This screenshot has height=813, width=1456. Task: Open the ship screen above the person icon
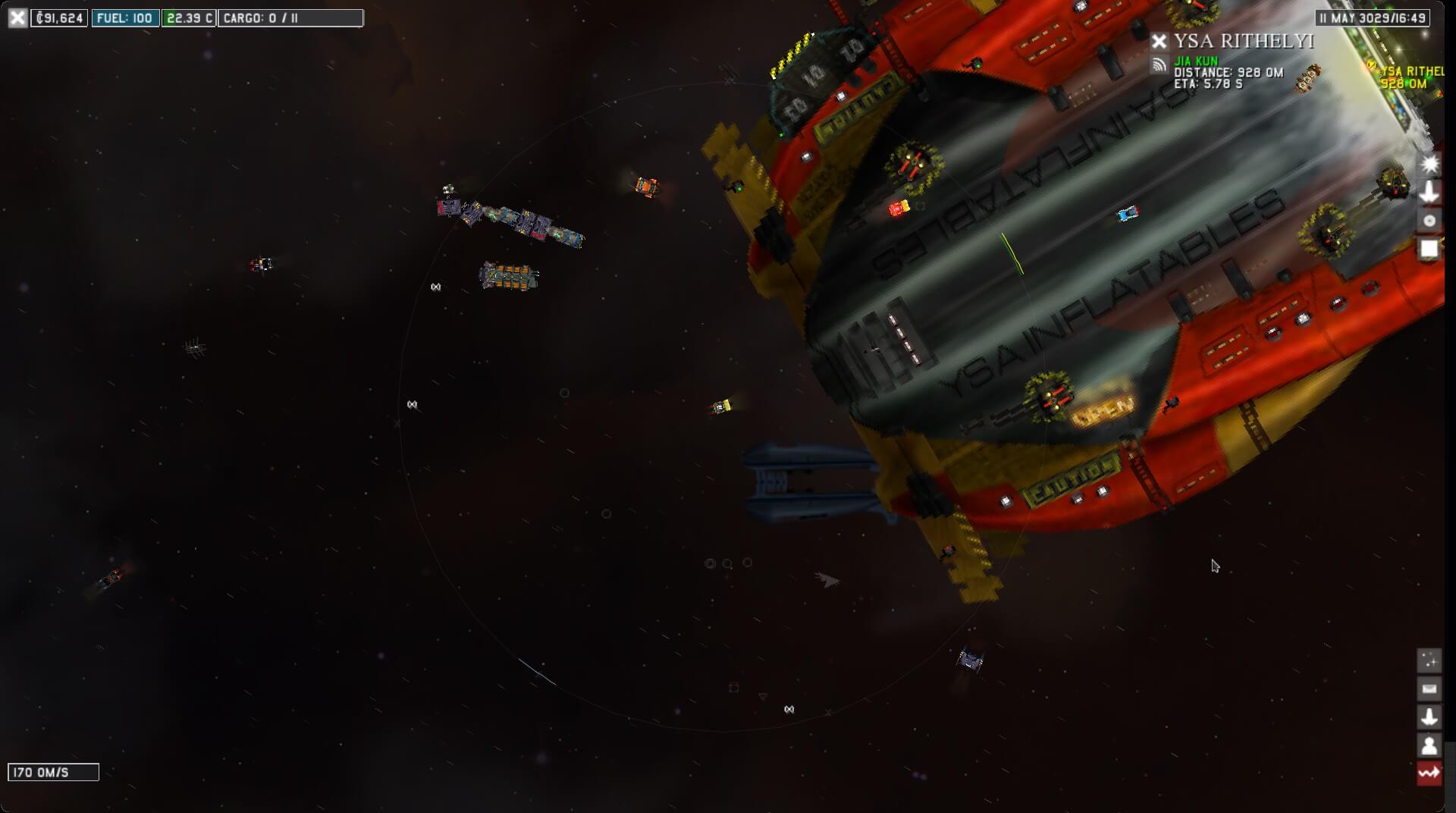(1429, 717)
